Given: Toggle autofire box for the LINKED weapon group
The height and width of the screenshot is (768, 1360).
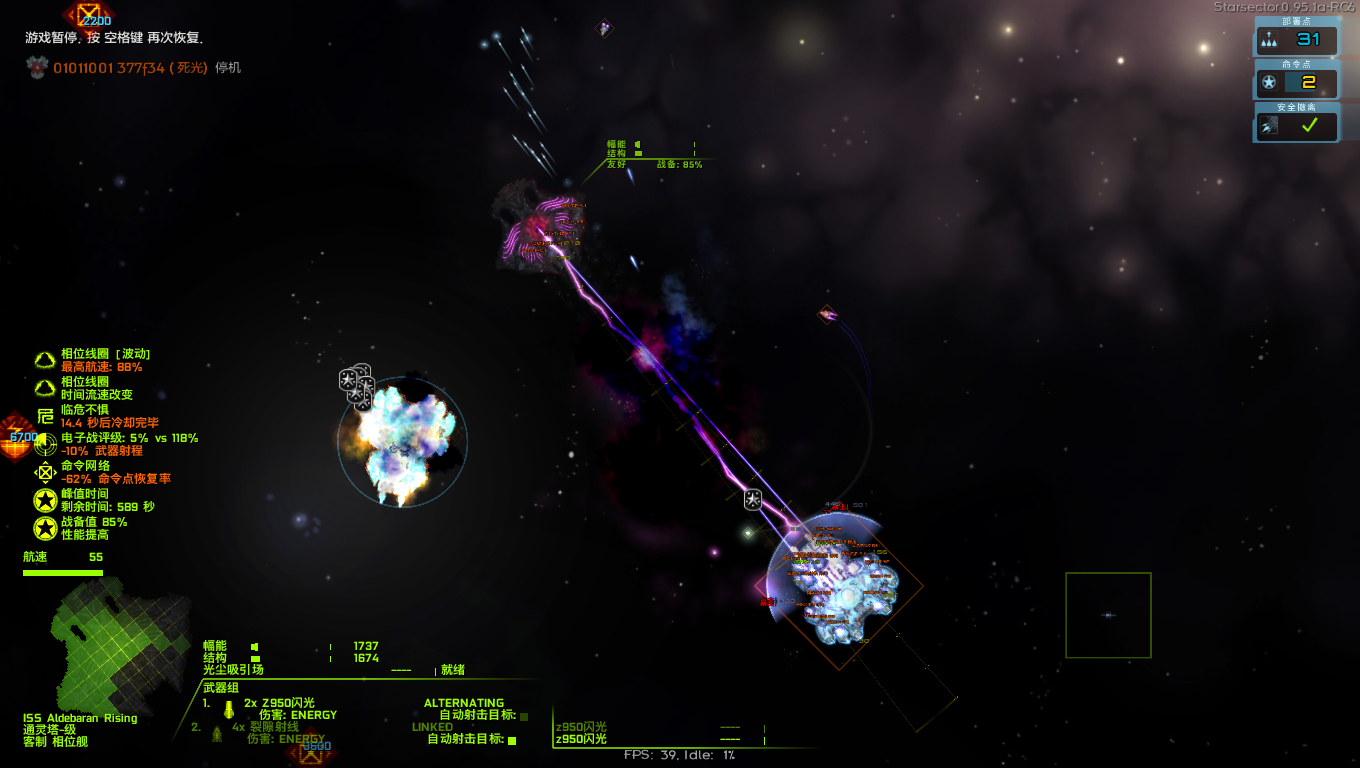Looking at the screenshot, I should [512, 740].
